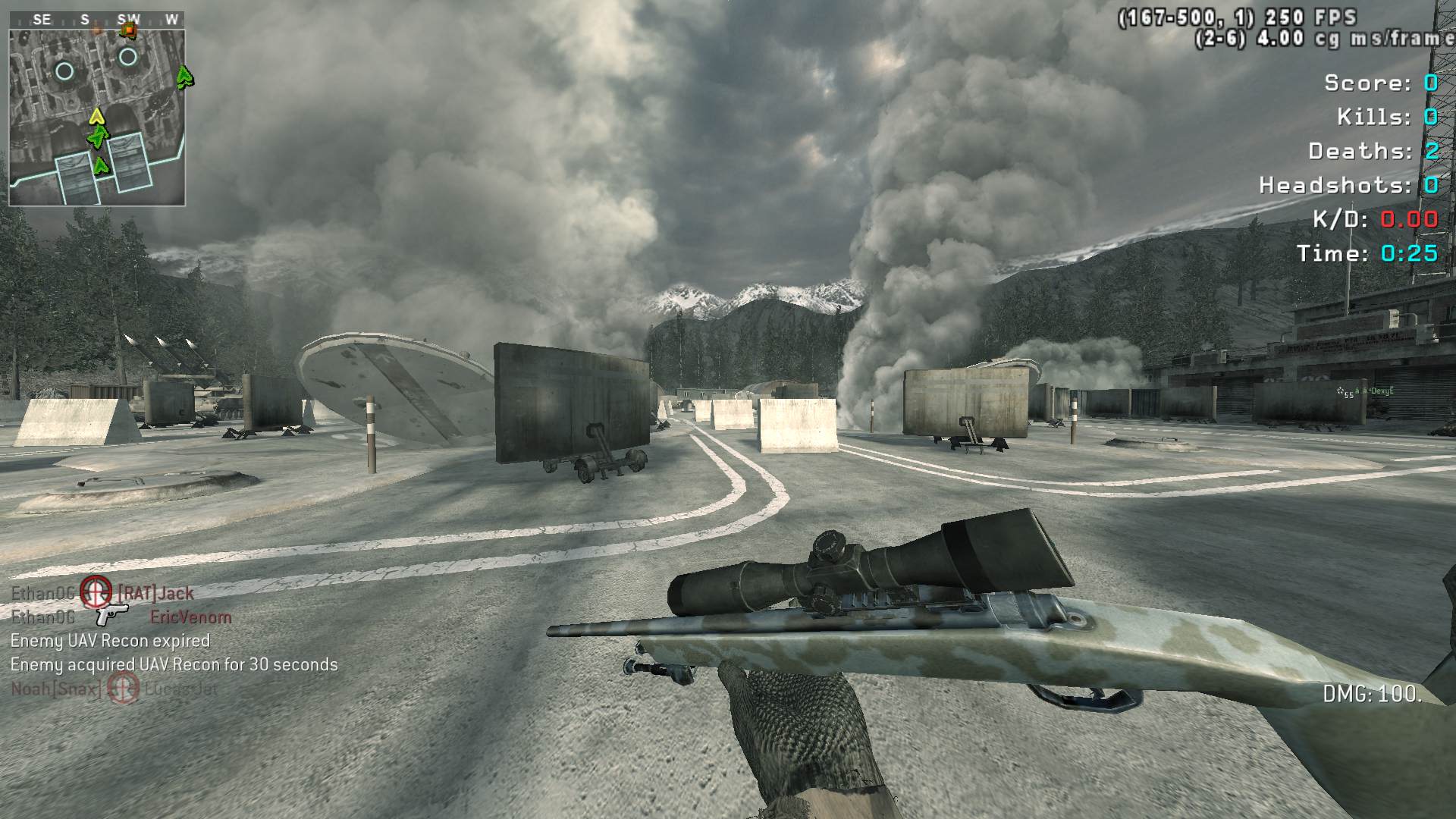Image resolution: width=1456 pixels, height=819 pixels.
Task: Select the yellow player arrow on the minimap
Action: [96, 116]
